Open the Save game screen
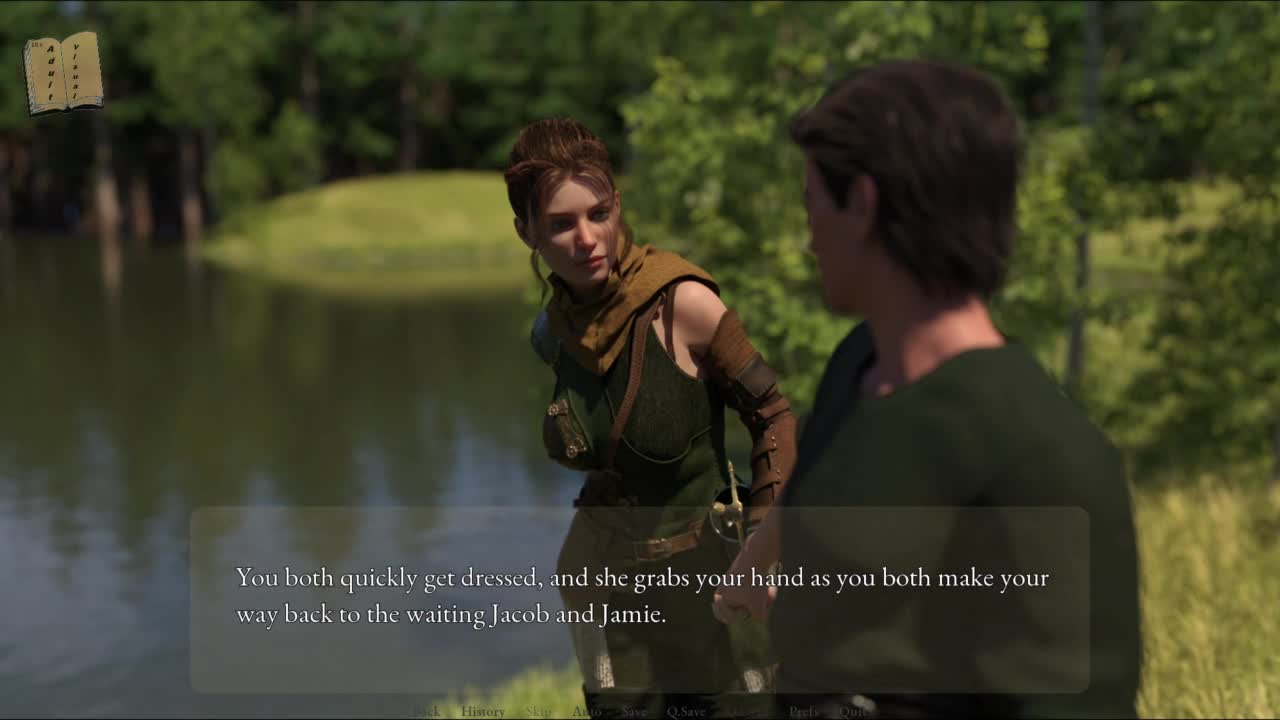The width and height of the screenshot is (1280, 720). click(634, 712)
